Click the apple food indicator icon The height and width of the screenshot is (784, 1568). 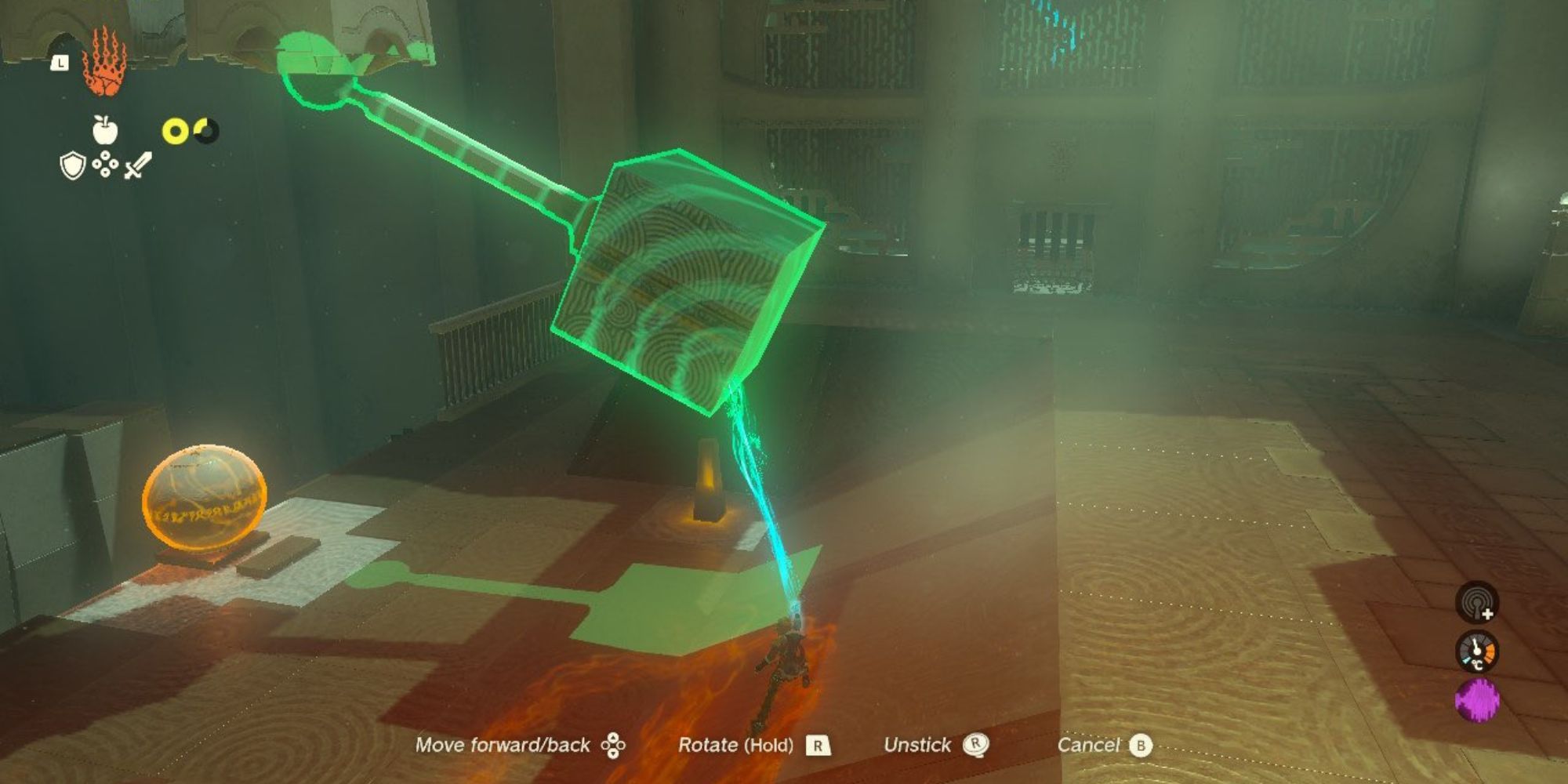[106, 129]
